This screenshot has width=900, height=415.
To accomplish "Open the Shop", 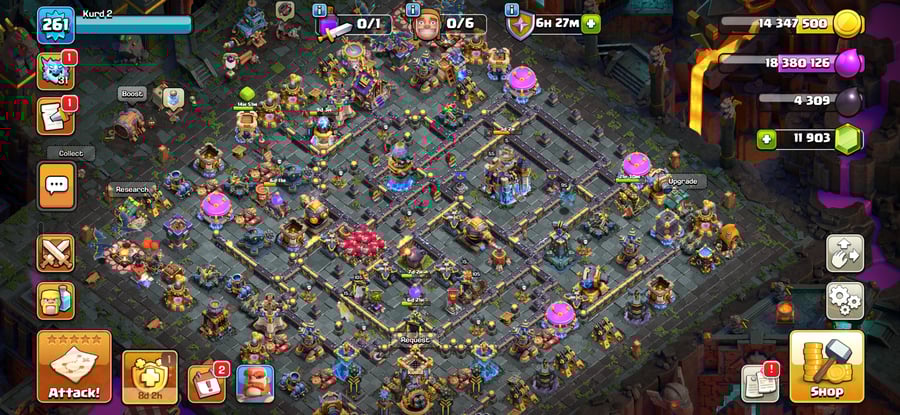I will click(826, 366).
